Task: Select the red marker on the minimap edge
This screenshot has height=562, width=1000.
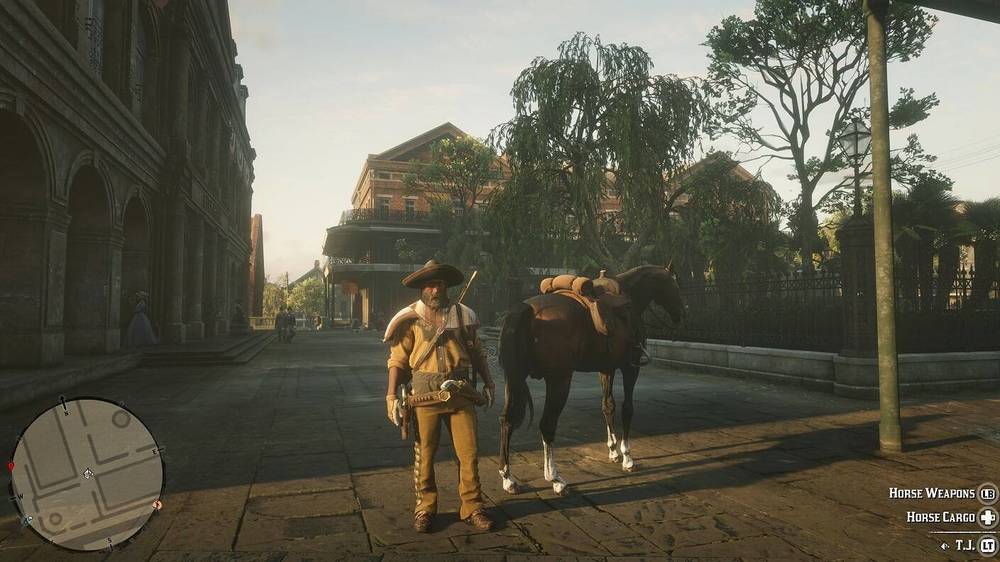Action: click(12, 467)
